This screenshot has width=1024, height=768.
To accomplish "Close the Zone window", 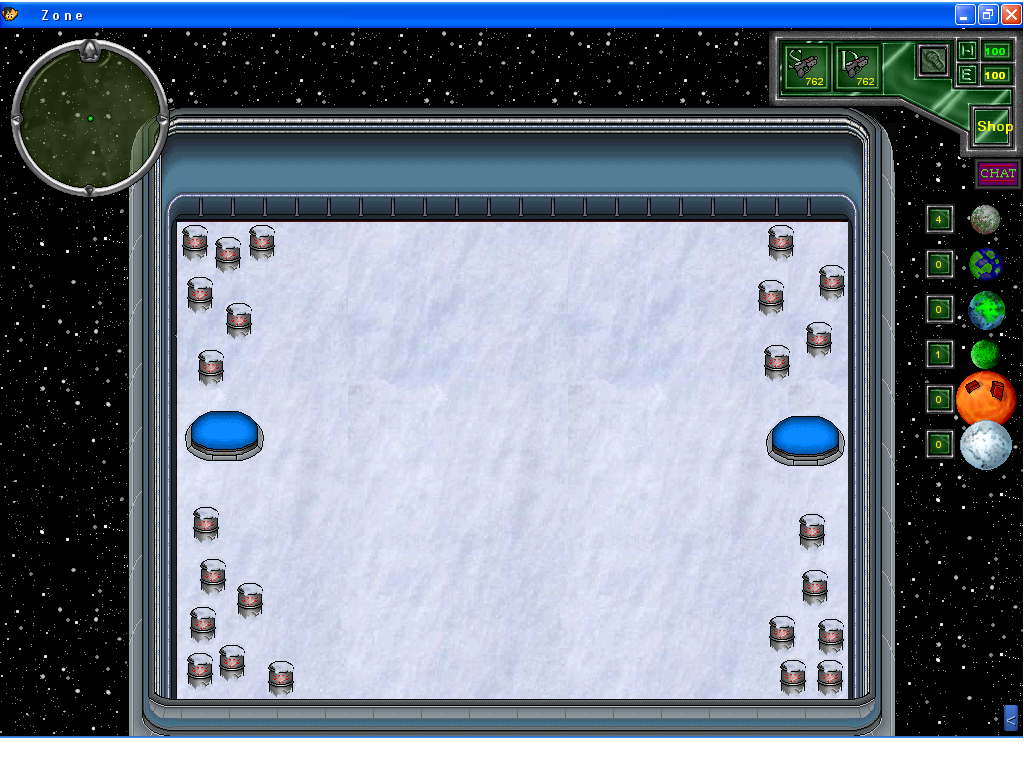I will click(x=1011, y=14).
